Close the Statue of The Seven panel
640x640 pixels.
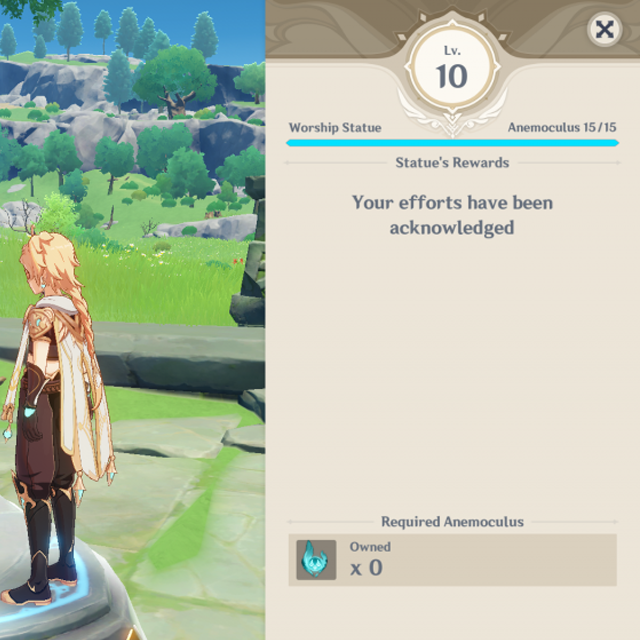[604, 30]
